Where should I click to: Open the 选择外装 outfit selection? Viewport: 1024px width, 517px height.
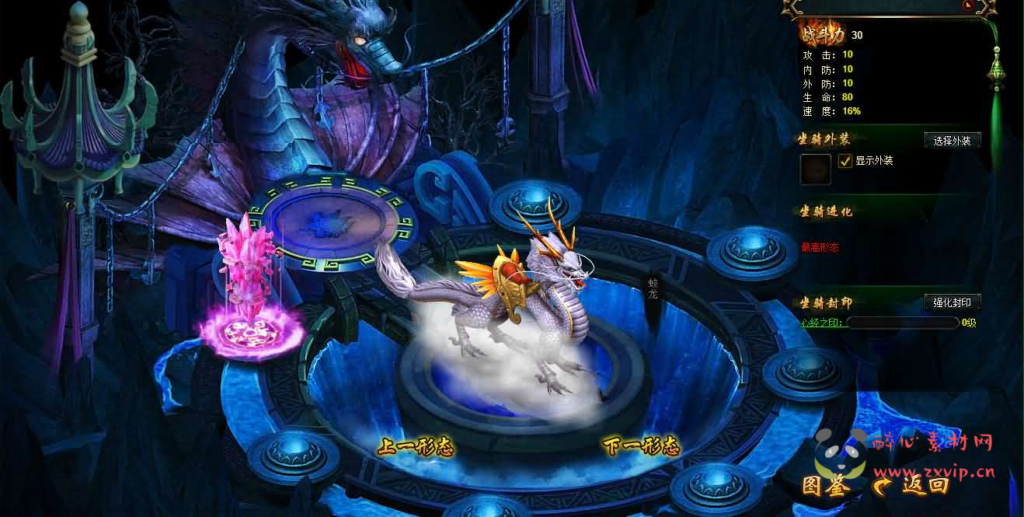click(x=951, y=140)
